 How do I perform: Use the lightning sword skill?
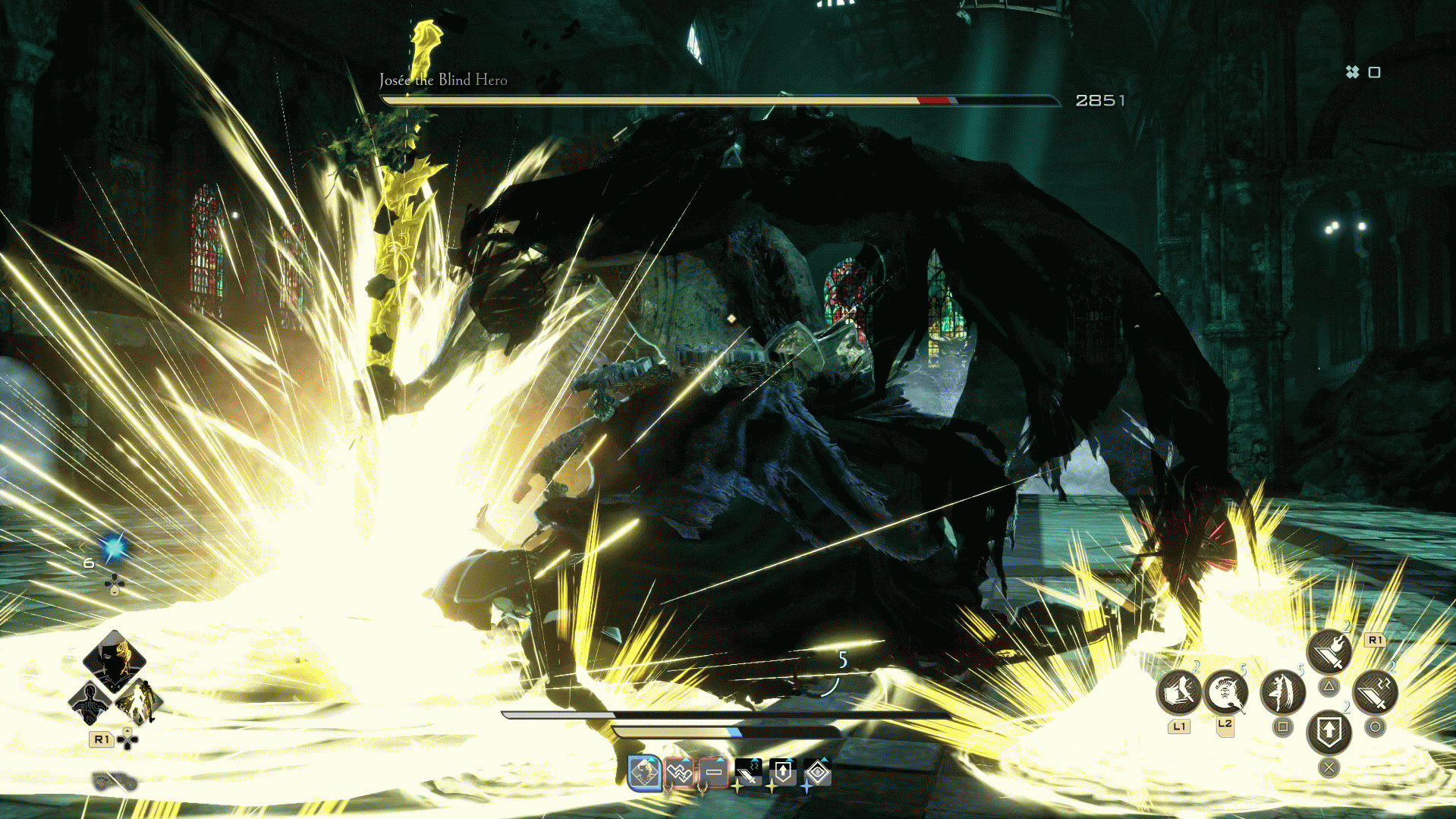tap(1375, 692)
